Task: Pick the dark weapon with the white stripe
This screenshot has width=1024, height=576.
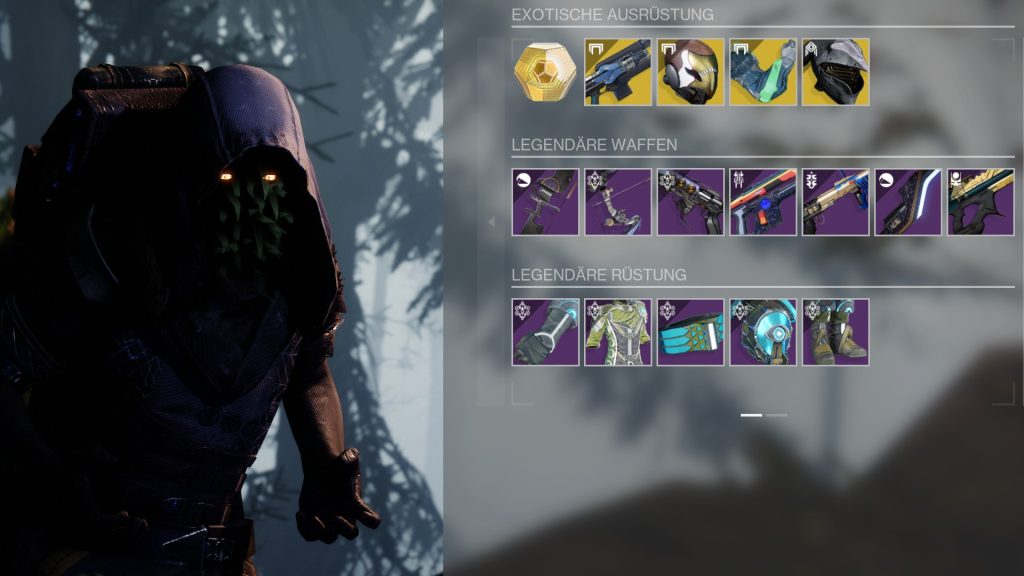Action: coord(908,202)
